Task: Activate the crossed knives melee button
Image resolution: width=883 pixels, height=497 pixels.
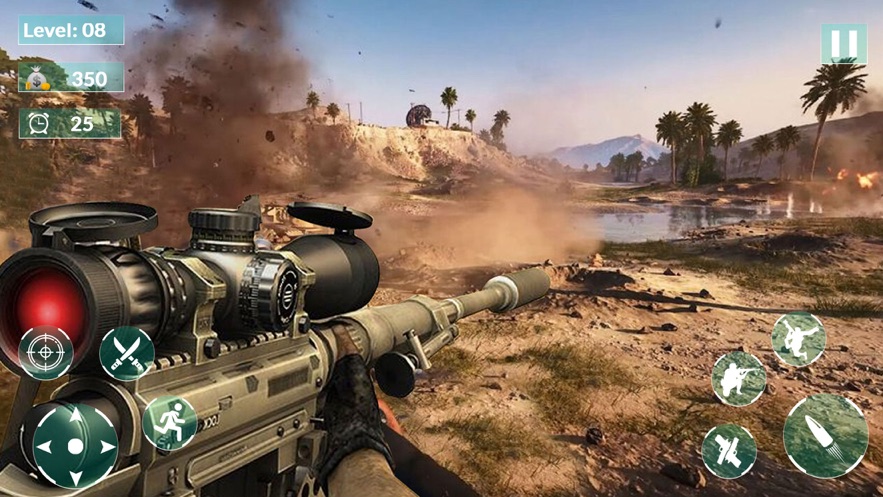Action: (x=127, y=353)
